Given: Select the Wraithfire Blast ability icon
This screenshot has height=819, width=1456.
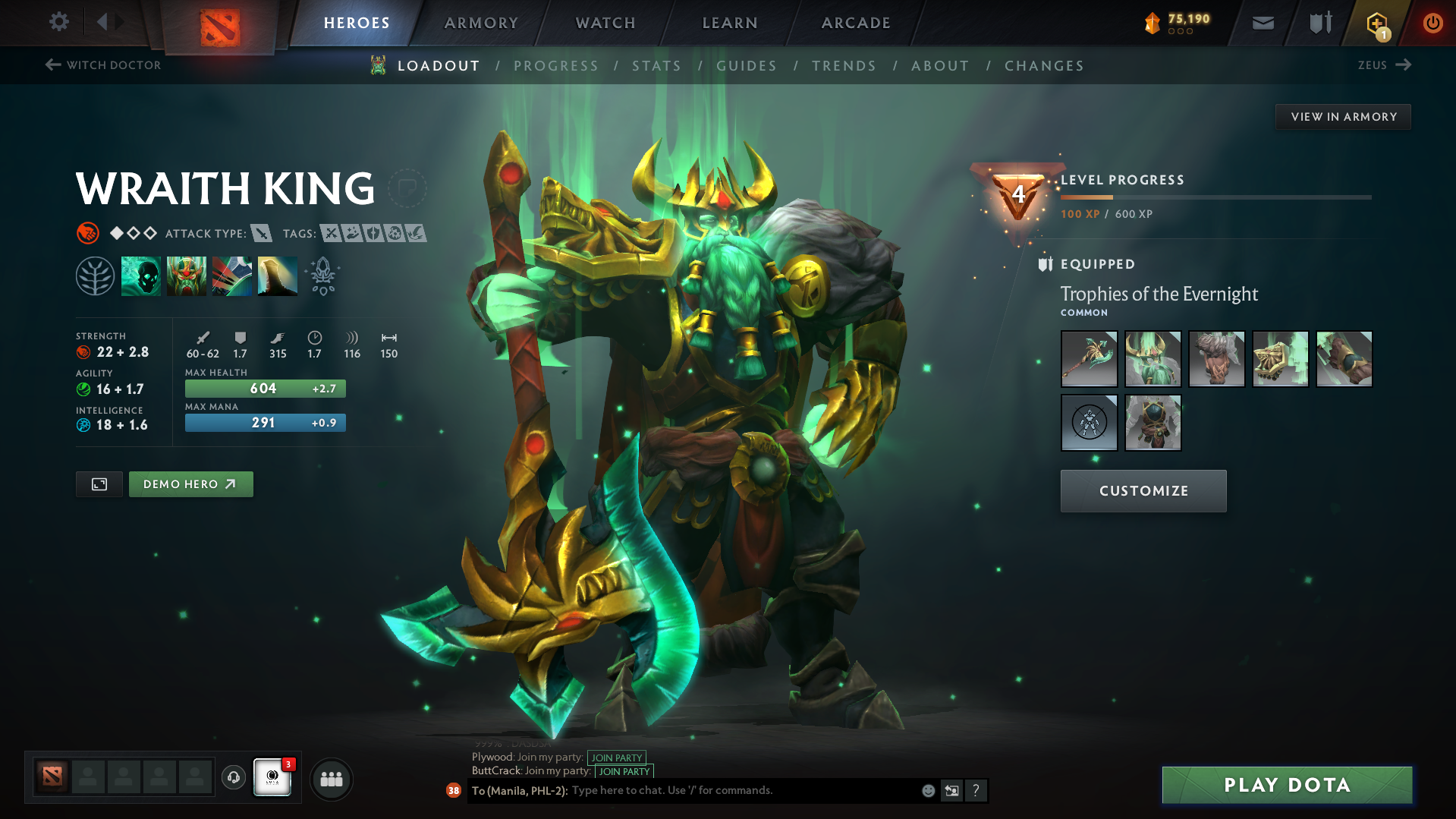Looking at the screenshot, I should tap(141, 275).
